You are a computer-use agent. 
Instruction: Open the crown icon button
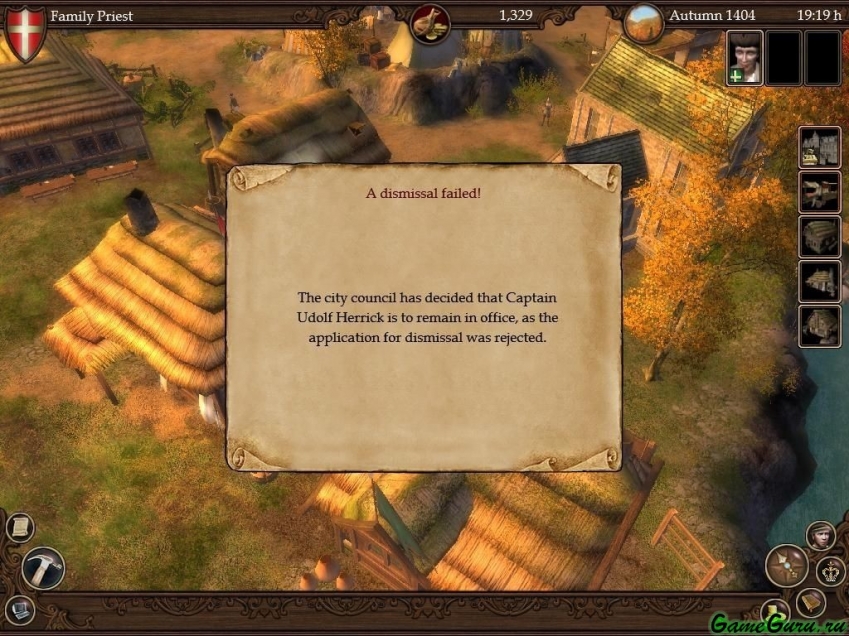[831, 572]
